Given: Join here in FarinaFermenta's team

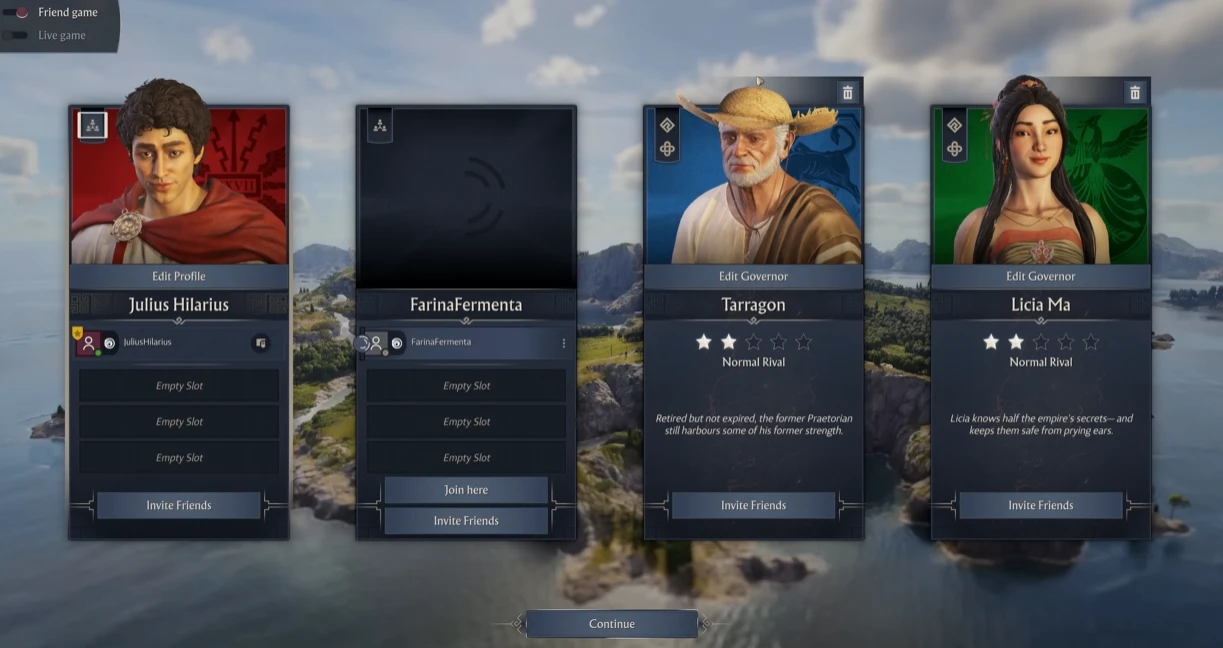Looking at the screenshot, I should (466, 490).
